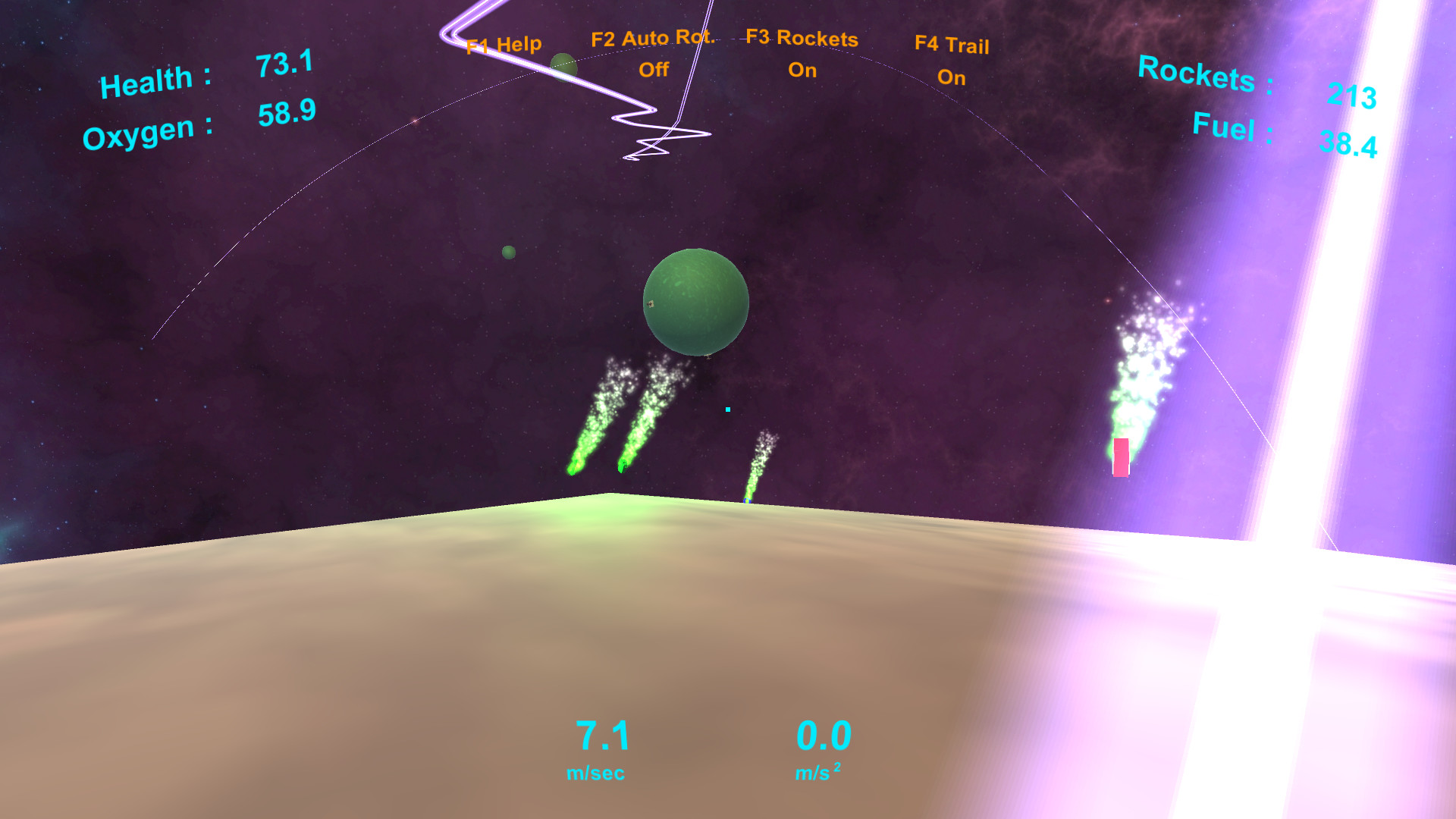
Task: Click the small cyan crosshair marker
Action: 726,409
